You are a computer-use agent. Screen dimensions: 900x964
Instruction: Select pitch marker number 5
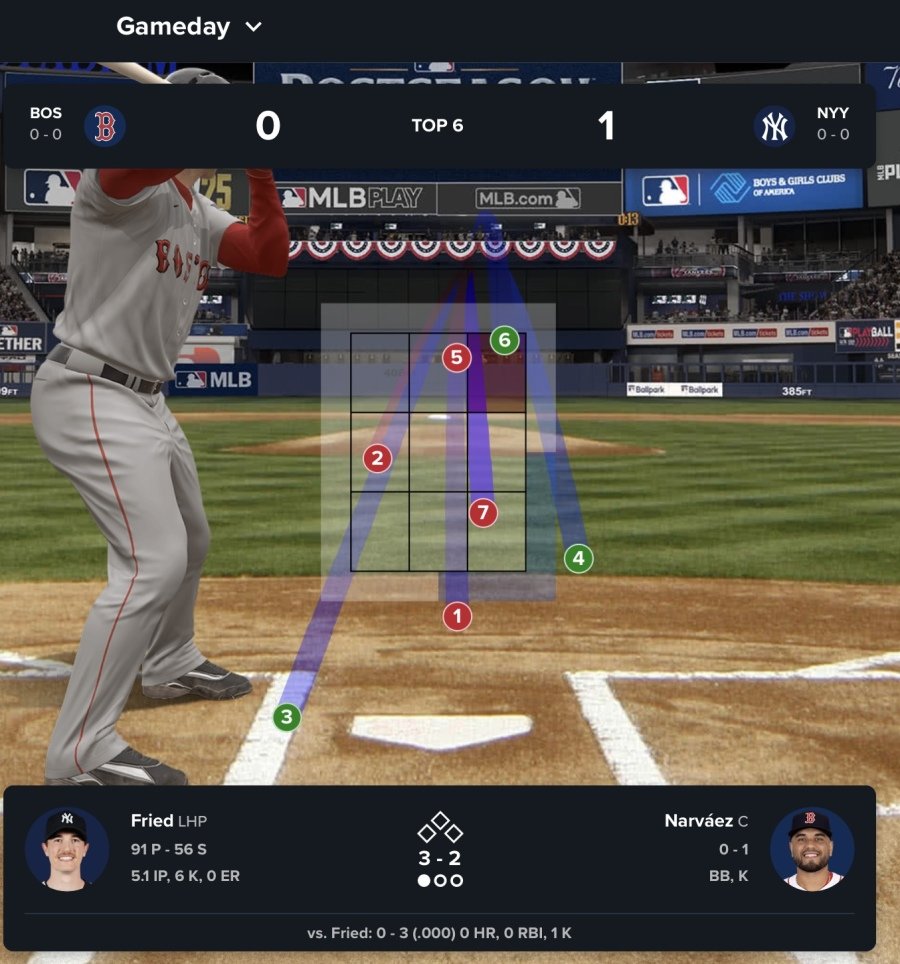coord(456,357)
